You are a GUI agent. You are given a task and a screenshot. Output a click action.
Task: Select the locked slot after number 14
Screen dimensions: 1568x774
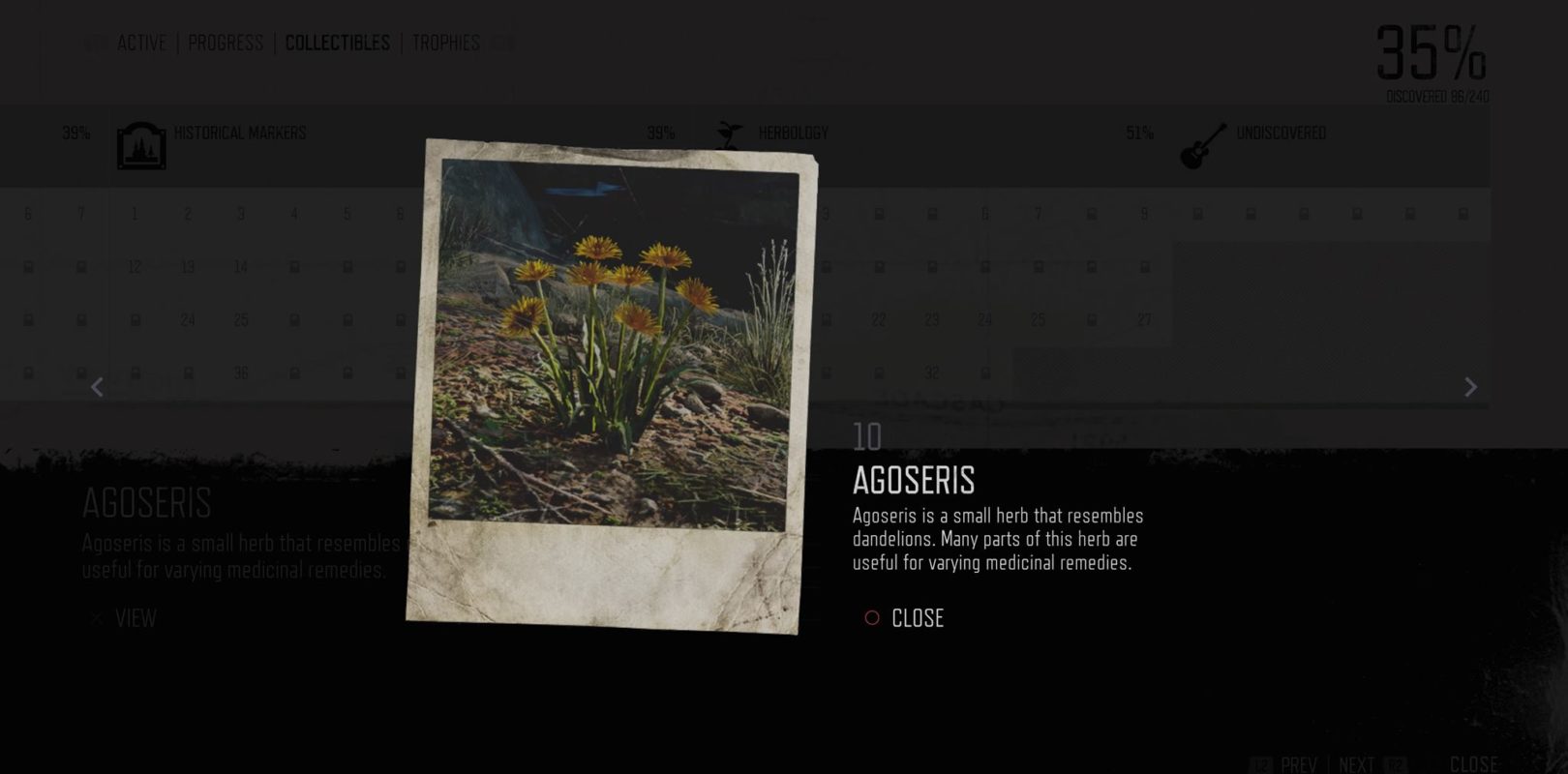click(293, 265)
